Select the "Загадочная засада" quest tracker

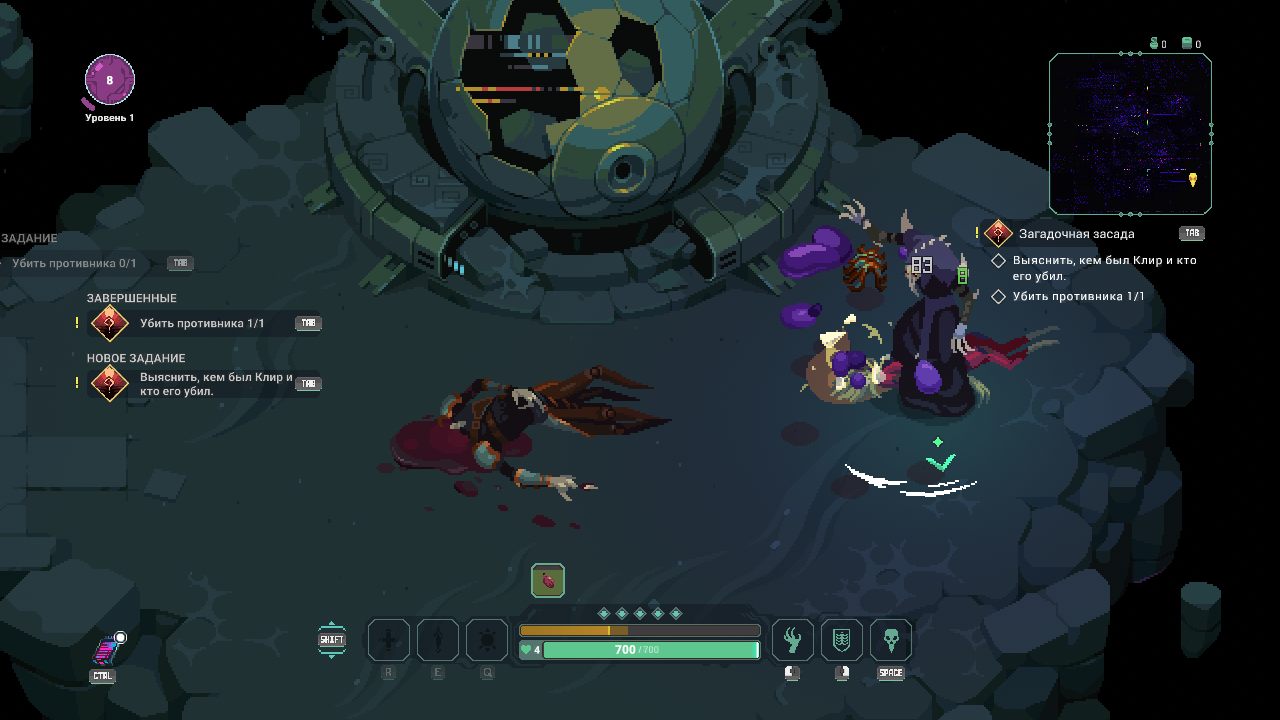(x=1076, y=234)
